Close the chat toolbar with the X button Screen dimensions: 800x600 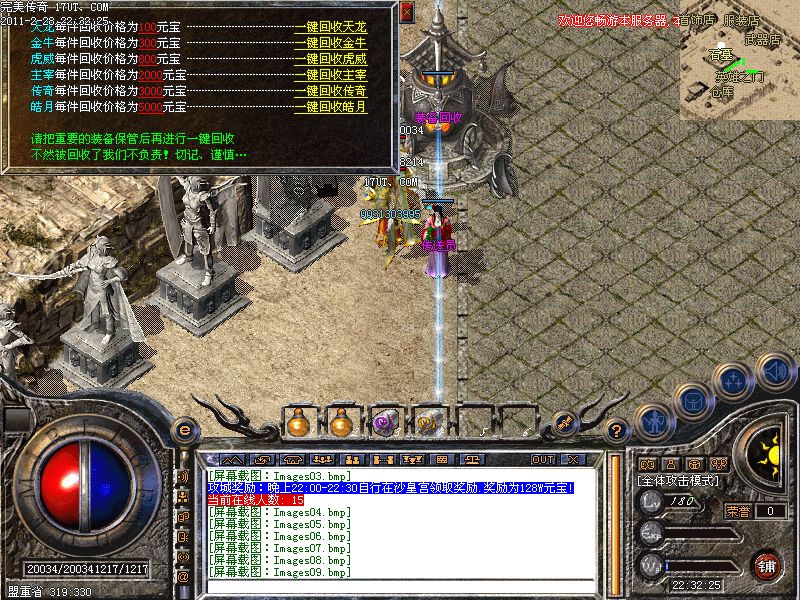(x=572, y=459)
